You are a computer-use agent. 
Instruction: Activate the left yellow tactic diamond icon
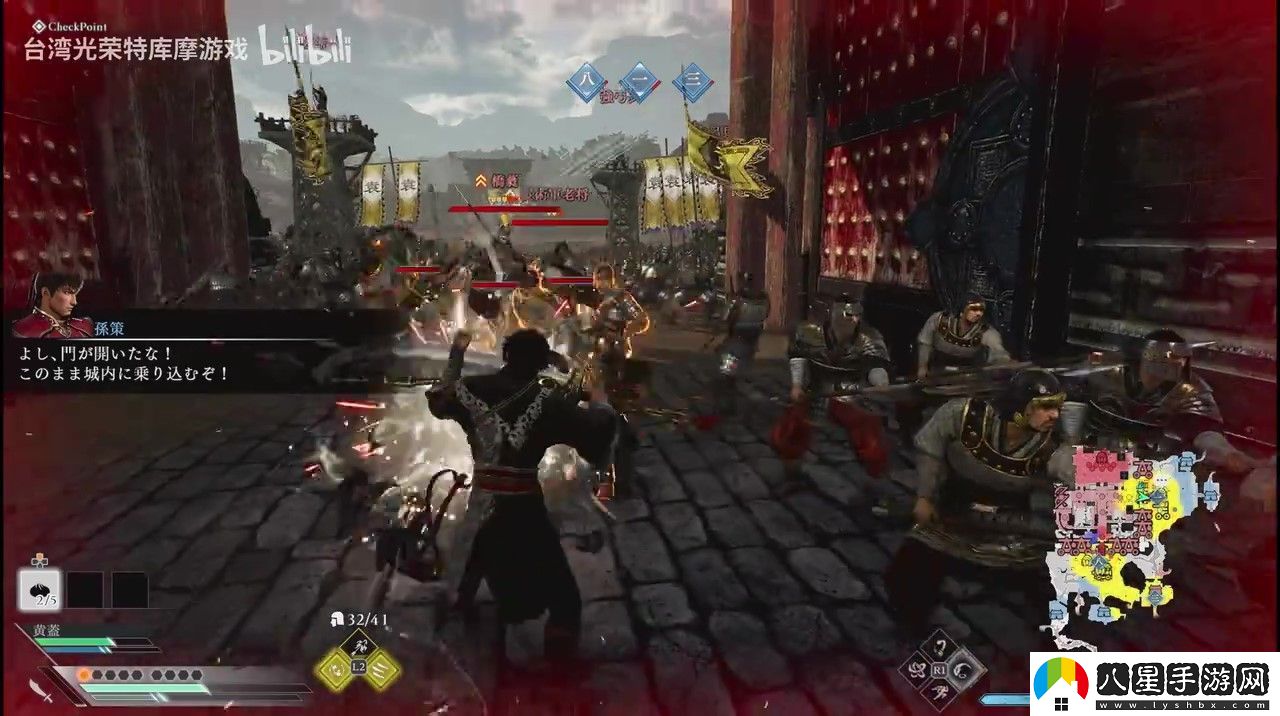point(334,670)
